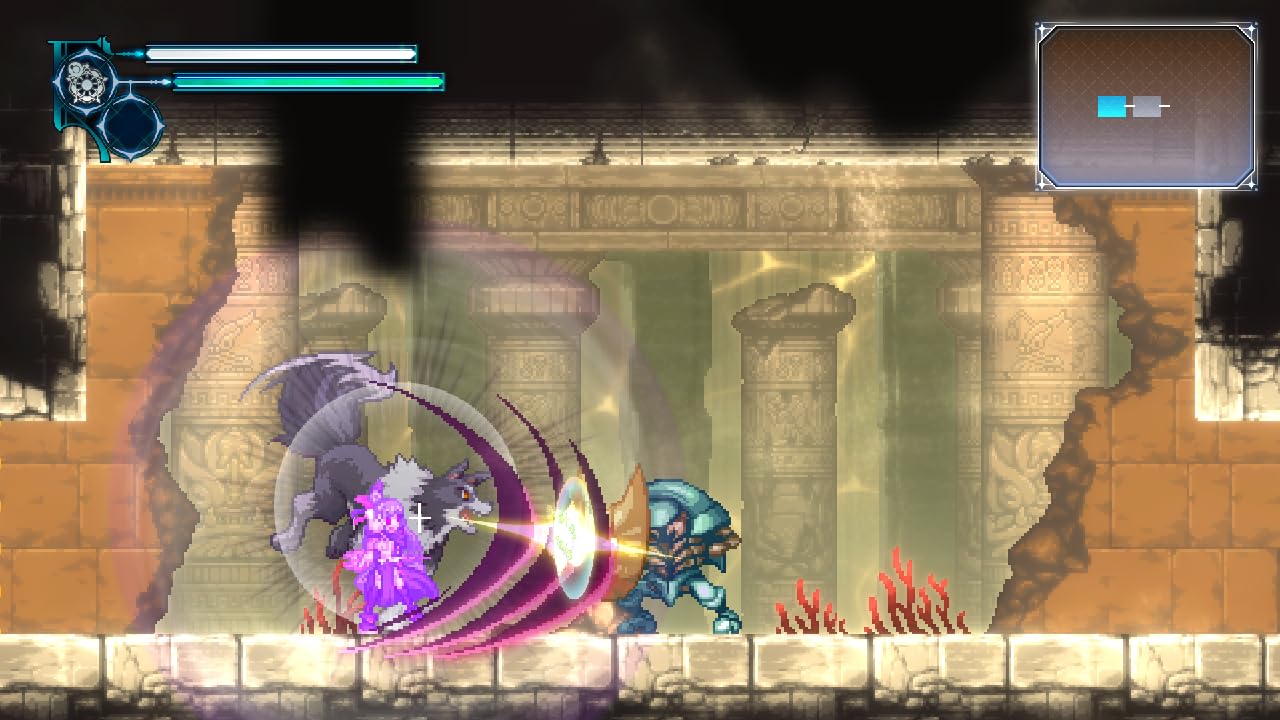The image size is (1280, 720).
Task: Select the cyan current-room square on the minimap
Action: tap(1112, 106)
